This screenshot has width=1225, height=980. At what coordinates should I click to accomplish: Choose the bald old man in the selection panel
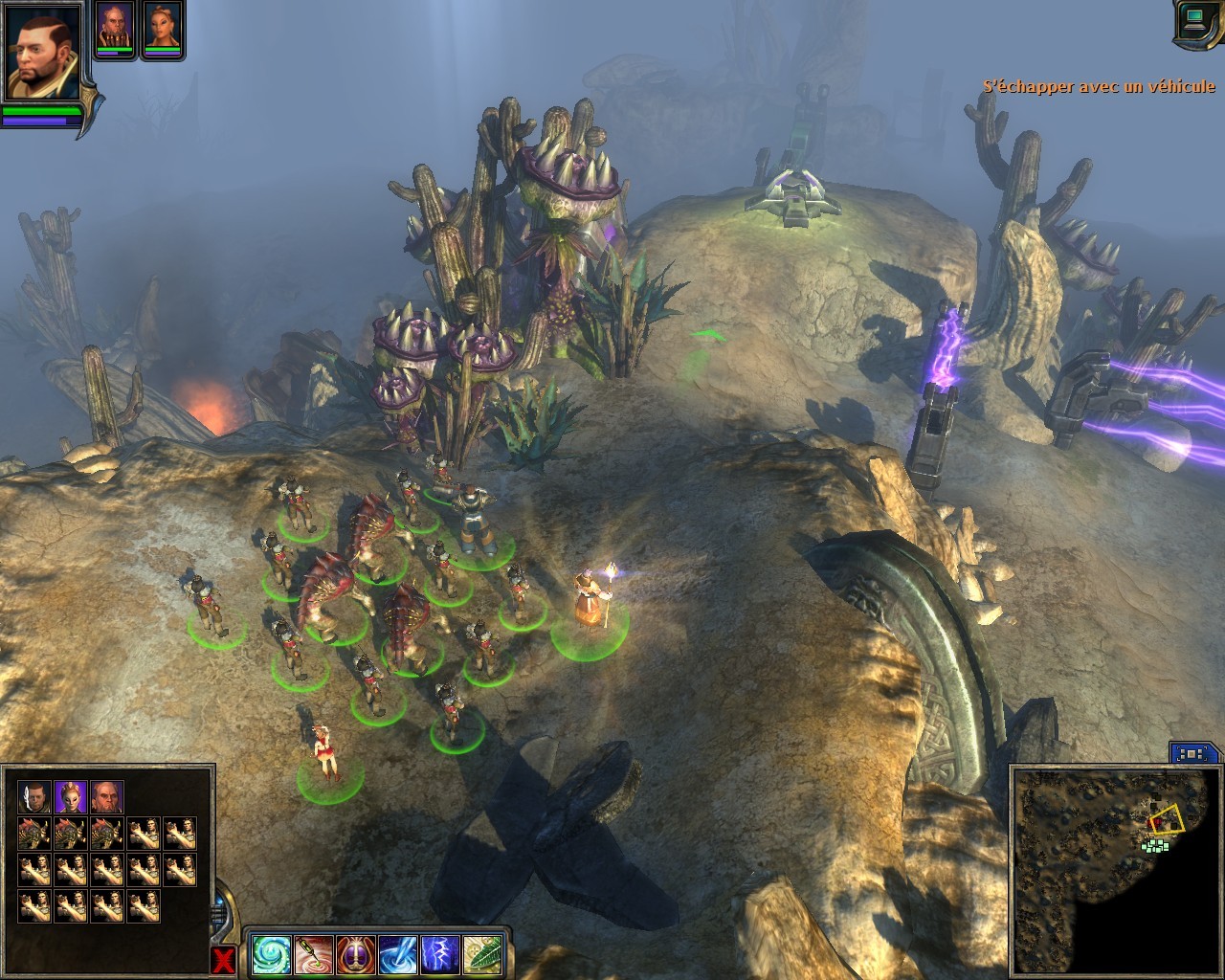pyautogui.click(x=107, y=796)
